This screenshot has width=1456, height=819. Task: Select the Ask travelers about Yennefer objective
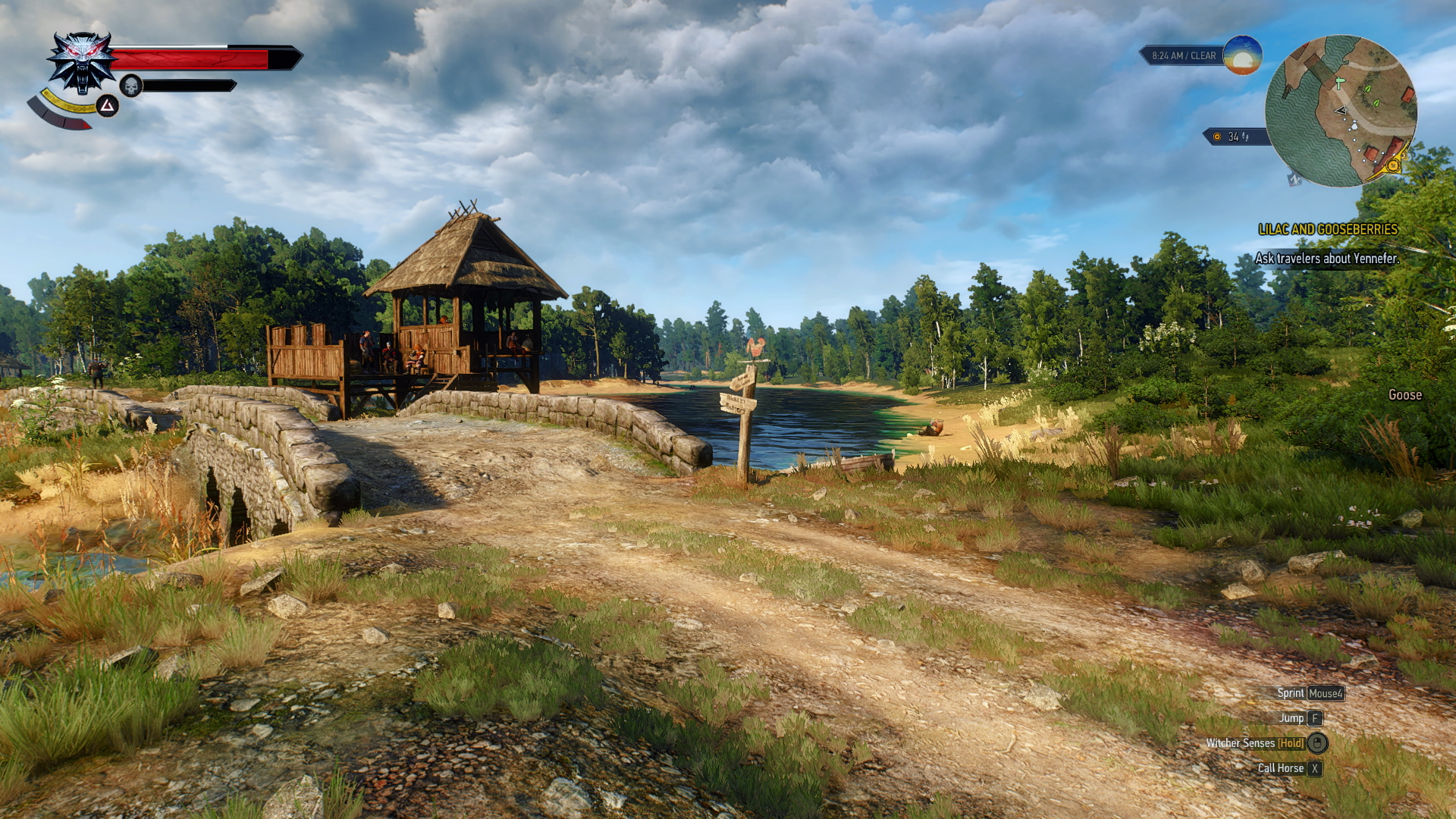1326,259
